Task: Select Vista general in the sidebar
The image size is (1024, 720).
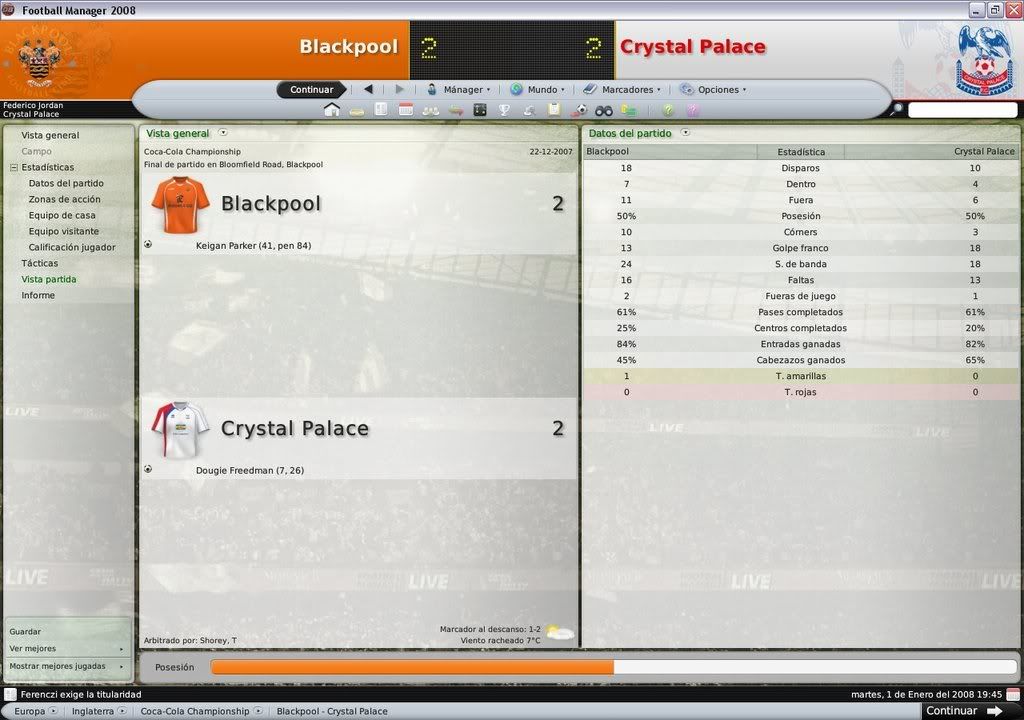Action: [50, 135]
